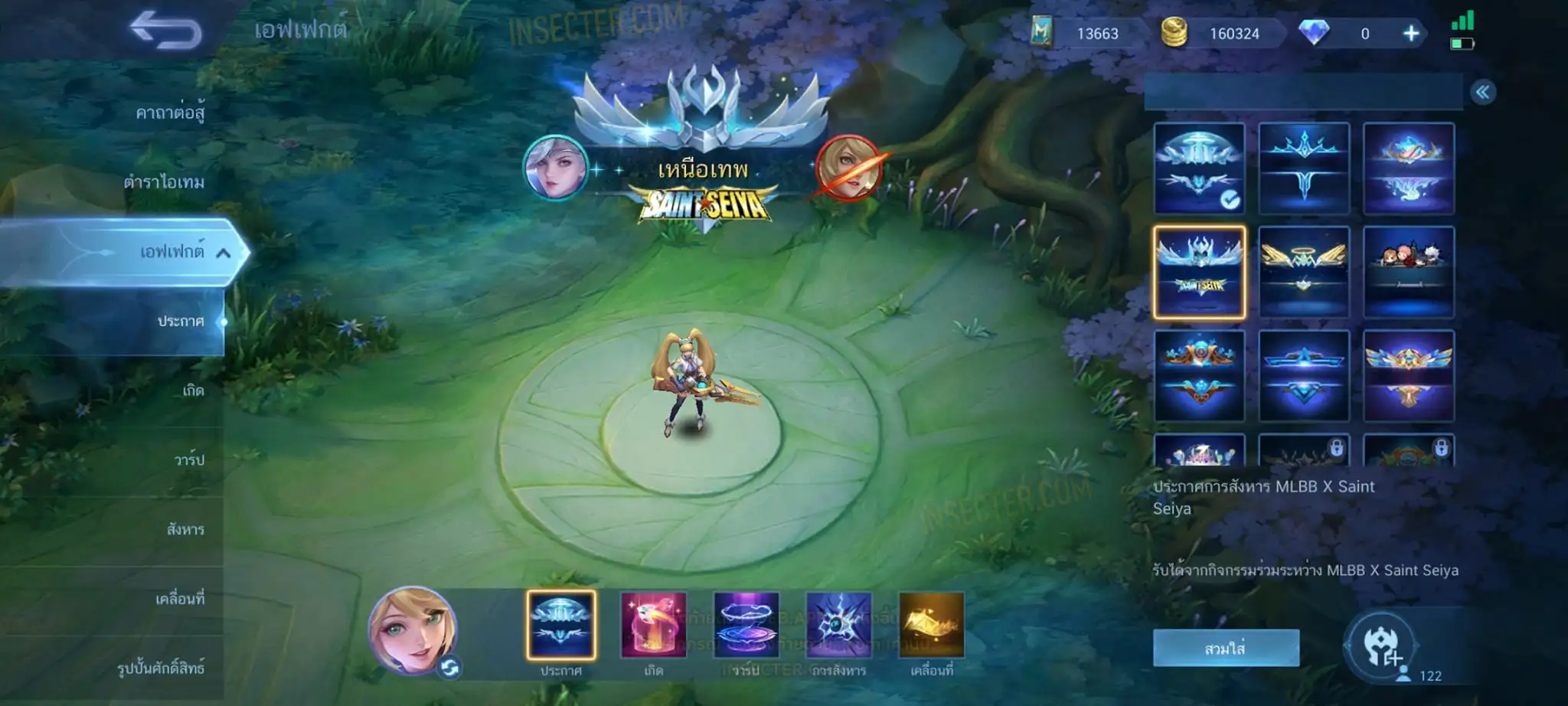Switch to the สังหาร sidebar tab
This screenshot has height=706, width=1568.
point(185,529)
